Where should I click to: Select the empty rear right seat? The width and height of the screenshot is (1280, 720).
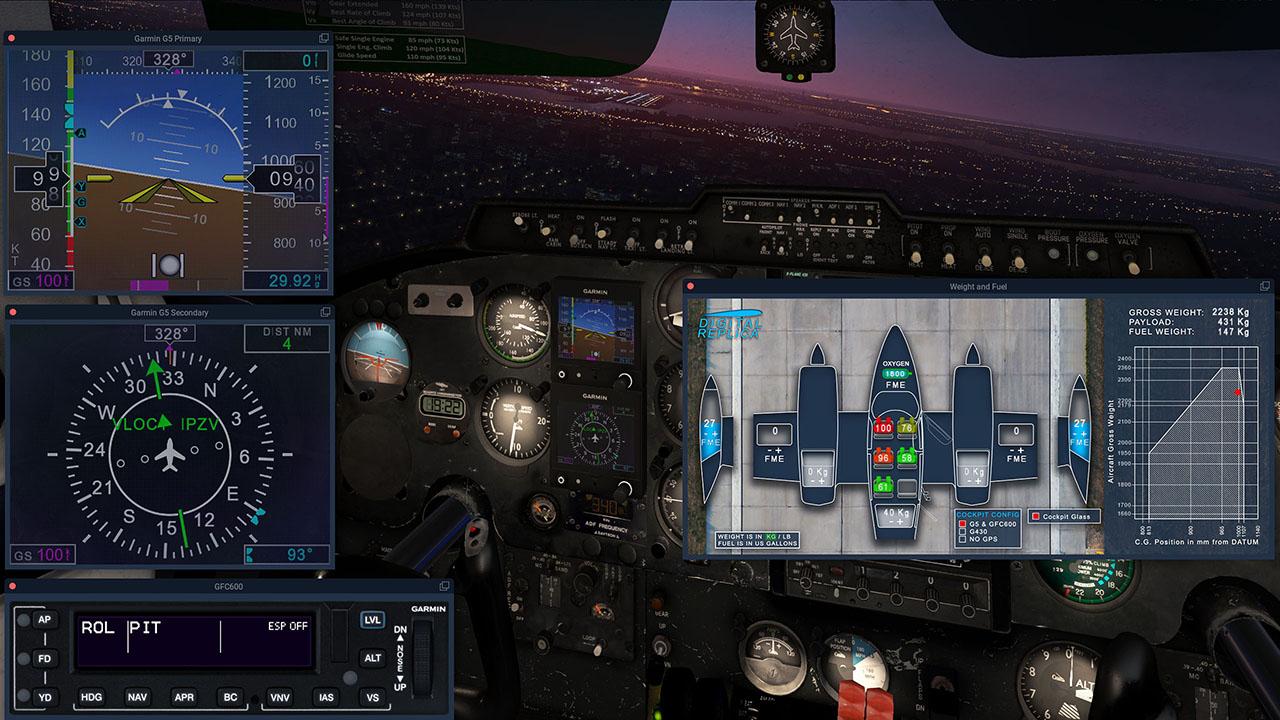click(x=907, y=487)
